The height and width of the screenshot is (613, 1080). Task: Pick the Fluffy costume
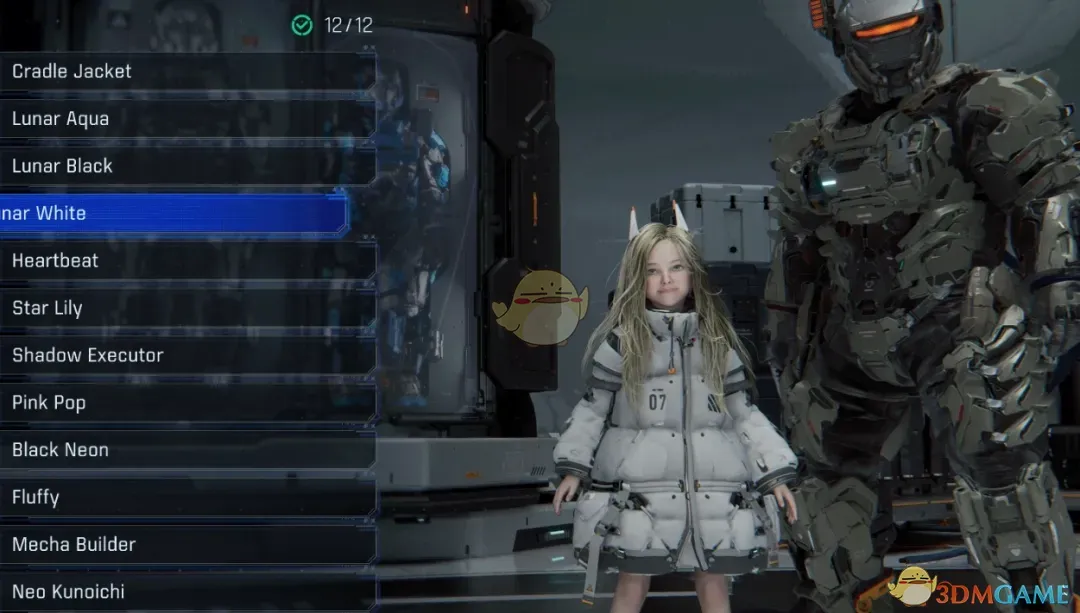click(x=185, y=497)
